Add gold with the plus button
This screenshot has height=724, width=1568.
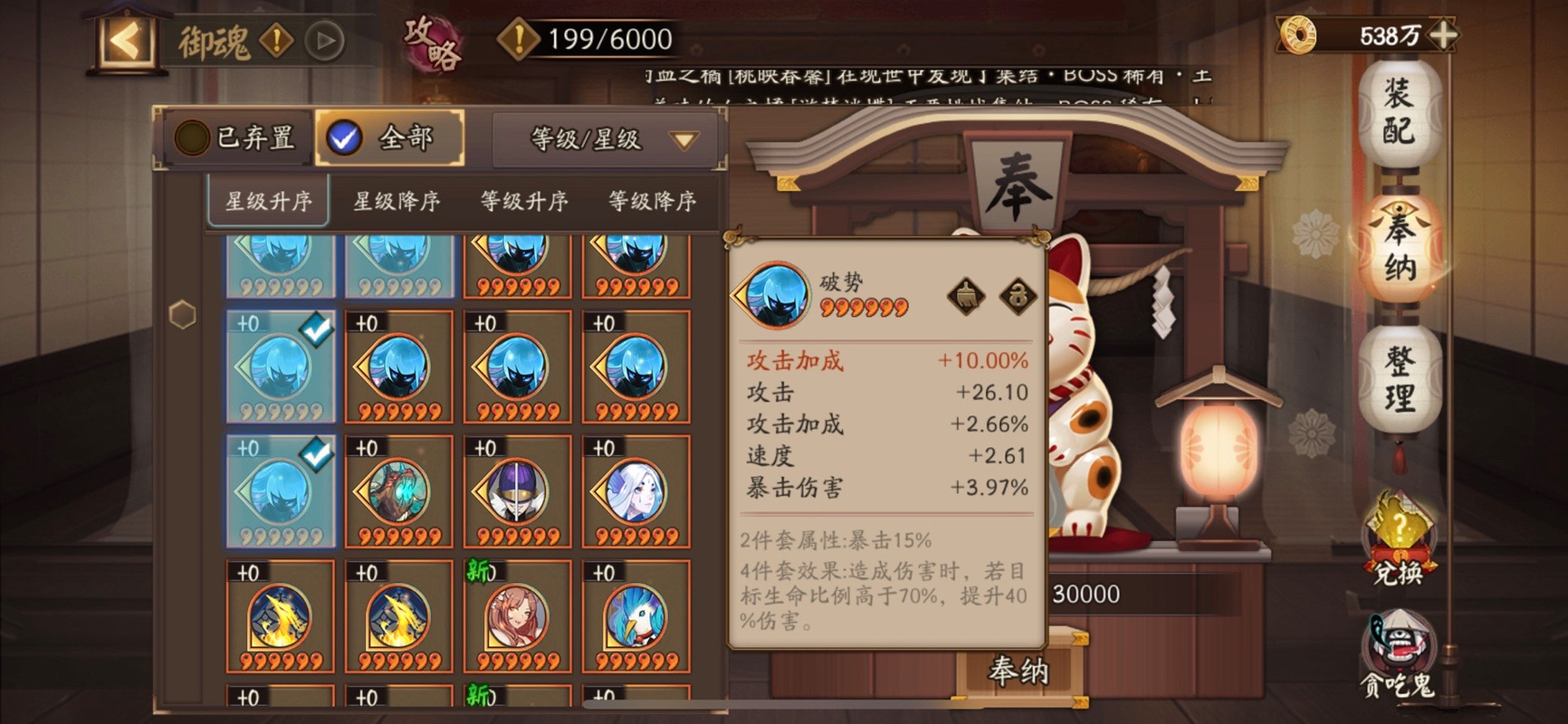[x=1441, y=35]
